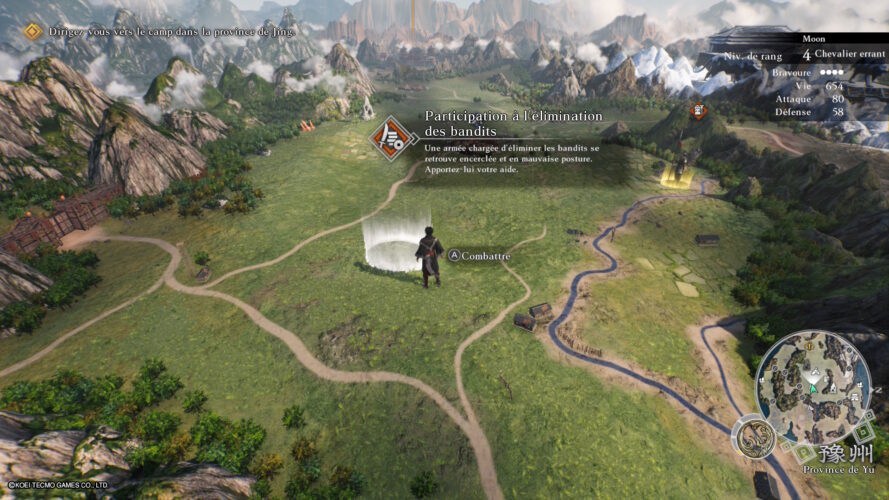Select the red diamond battle marker on the hill
The image size is (889, 500).
(x=698, y=110)
